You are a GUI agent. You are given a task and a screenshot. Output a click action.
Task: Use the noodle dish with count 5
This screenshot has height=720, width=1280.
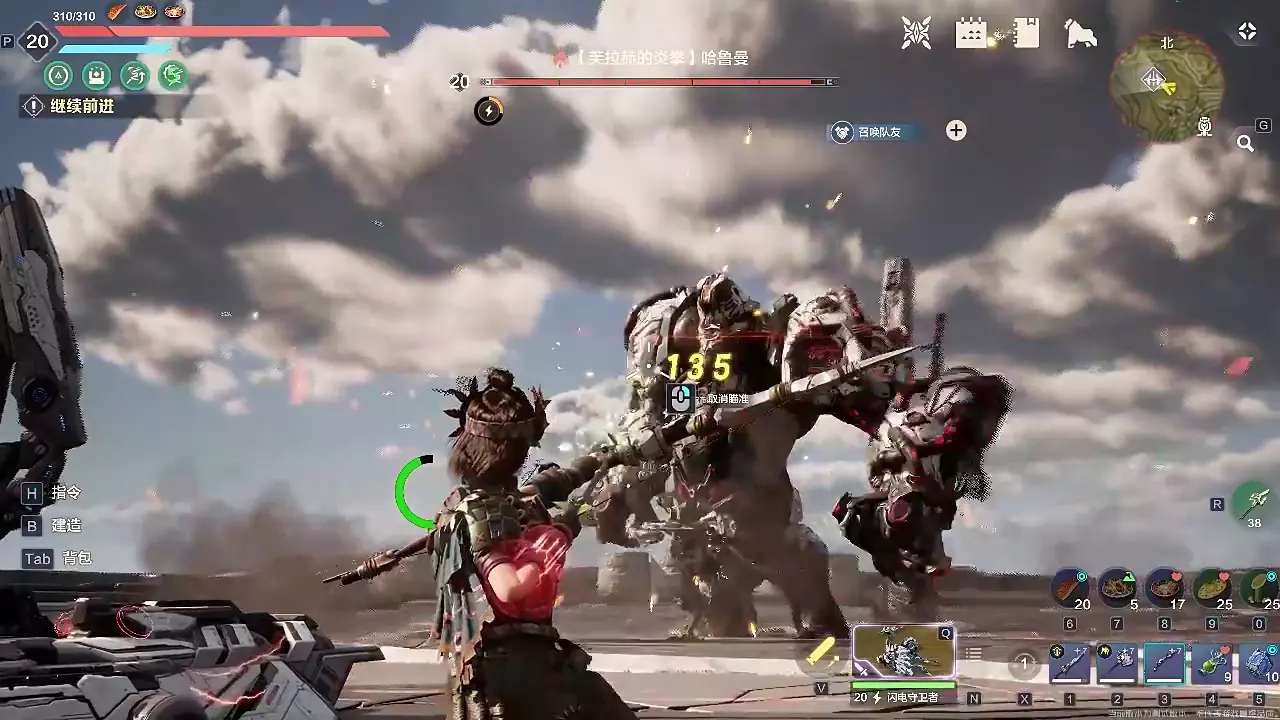(1117, 588)
